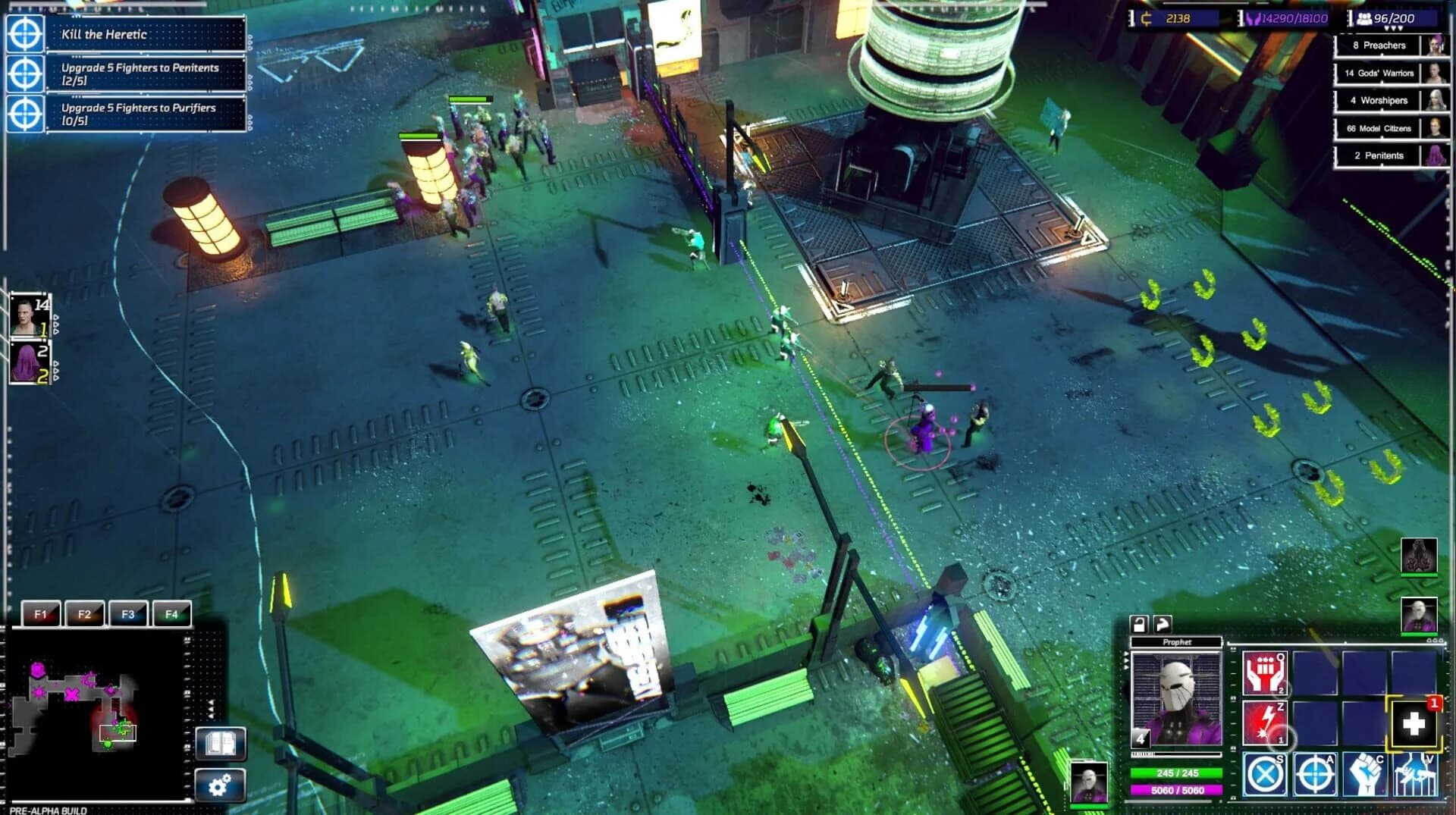Toggle the padlock above the Prophet portrait
1456x815 pixels.
[x=1137, y=625]
